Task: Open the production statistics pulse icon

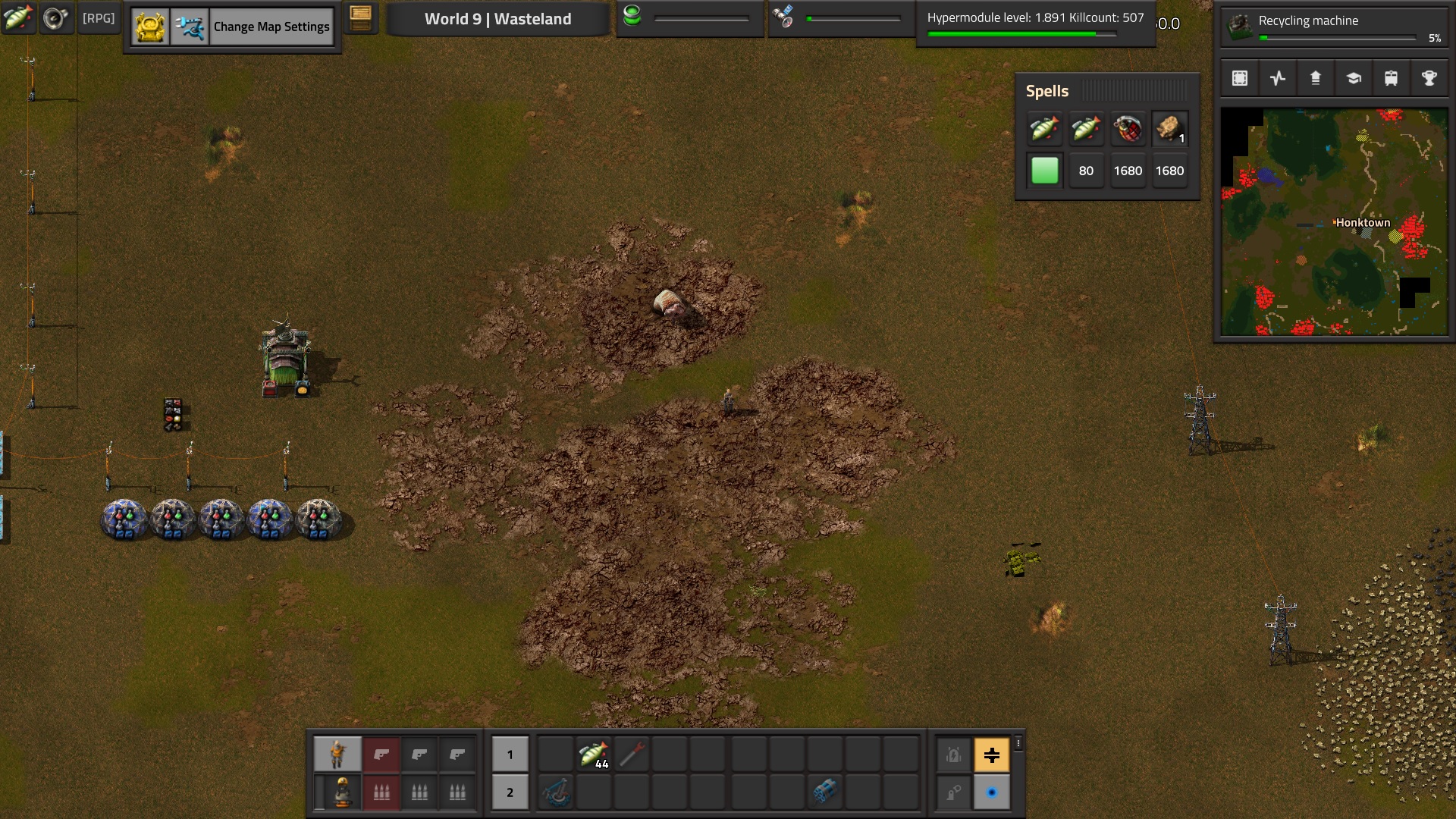Action: (1278, 78)
